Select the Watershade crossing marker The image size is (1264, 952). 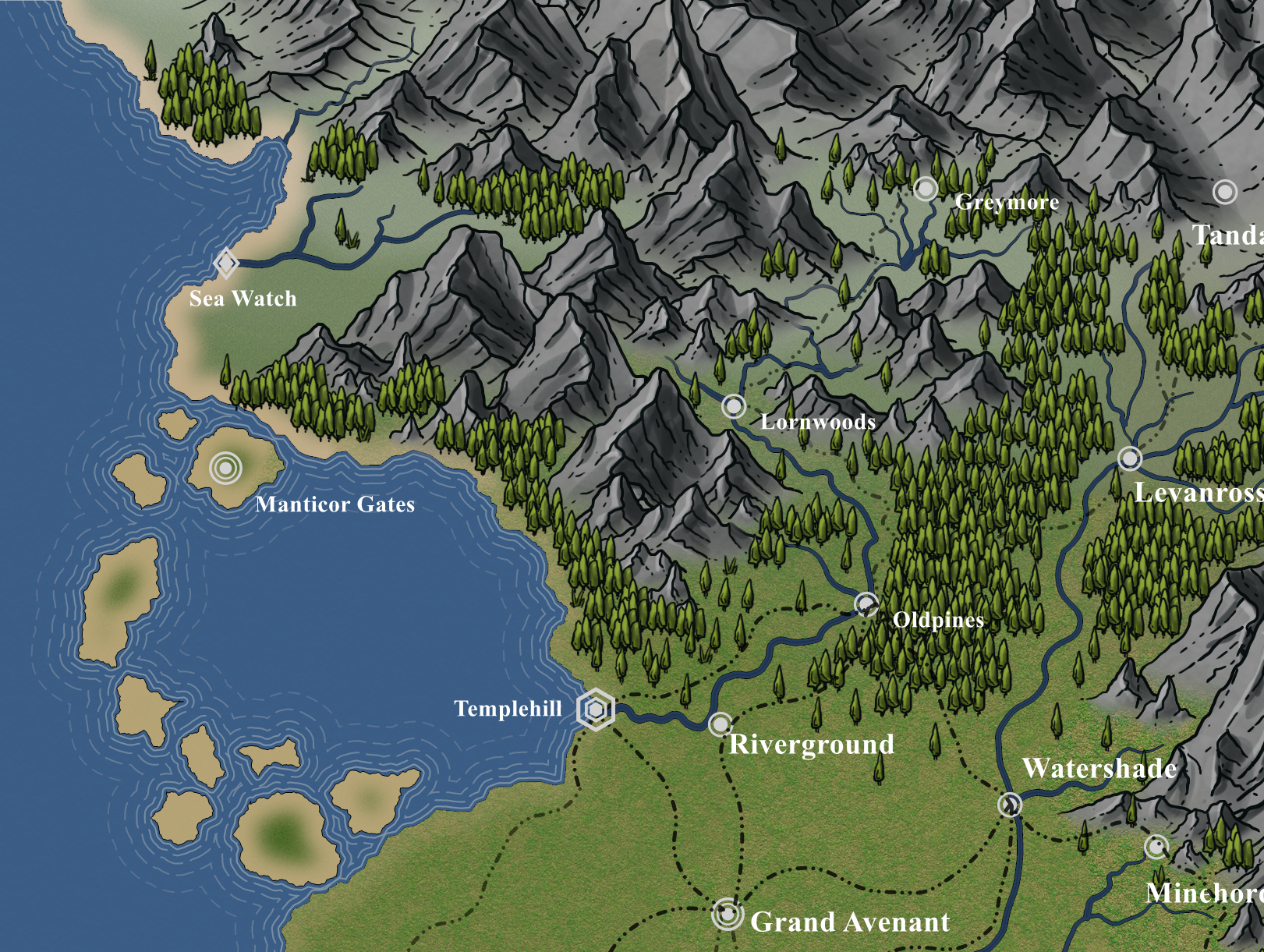(x=1011, y=804)
